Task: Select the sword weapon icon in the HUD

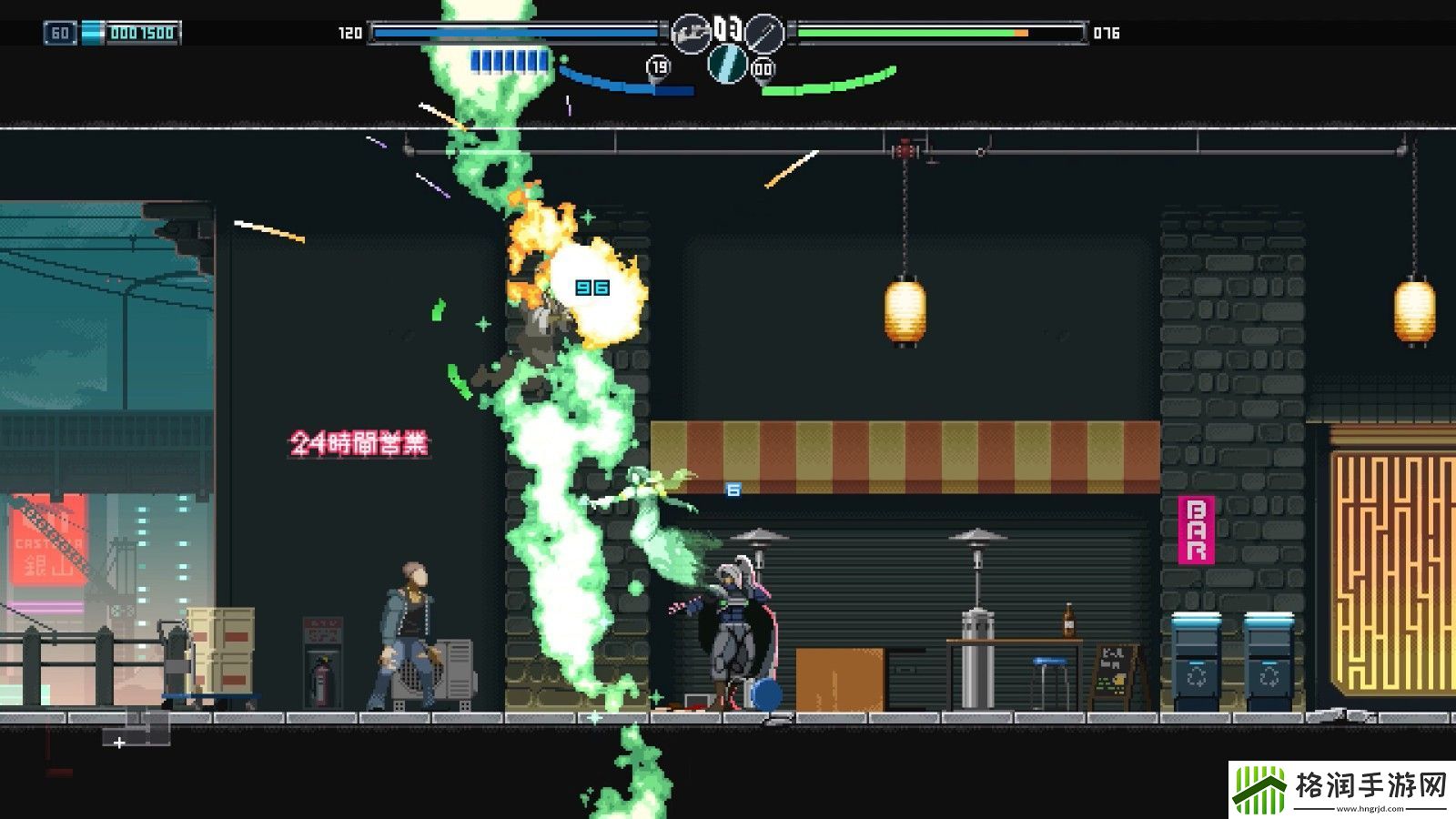Action: pyautogui.click(x=763, y=34)
